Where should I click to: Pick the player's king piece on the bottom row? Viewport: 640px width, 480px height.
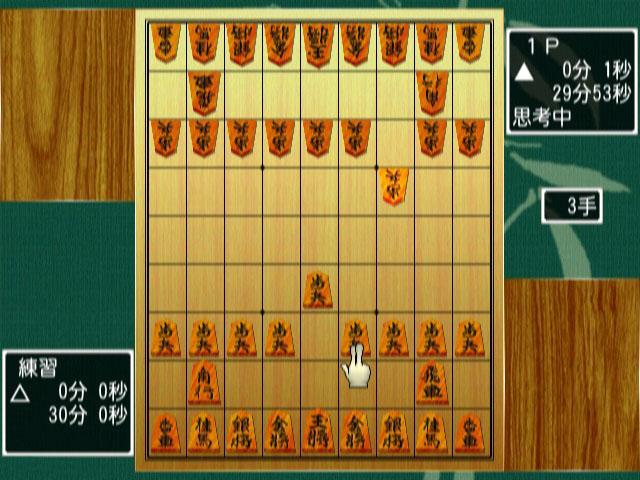(x=318, y=433)
